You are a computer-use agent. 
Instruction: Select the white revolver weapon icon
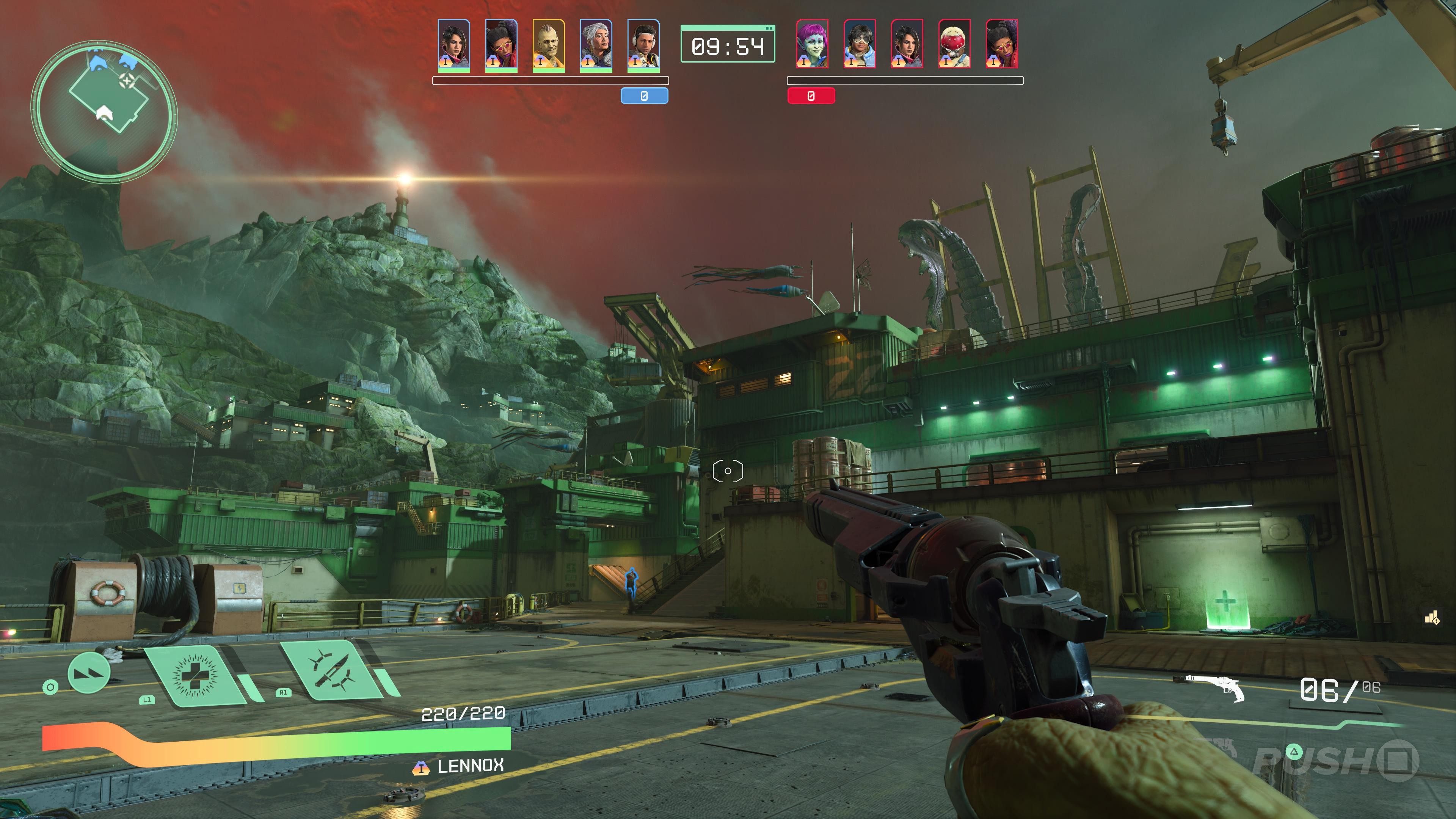tap(1215, 687)
